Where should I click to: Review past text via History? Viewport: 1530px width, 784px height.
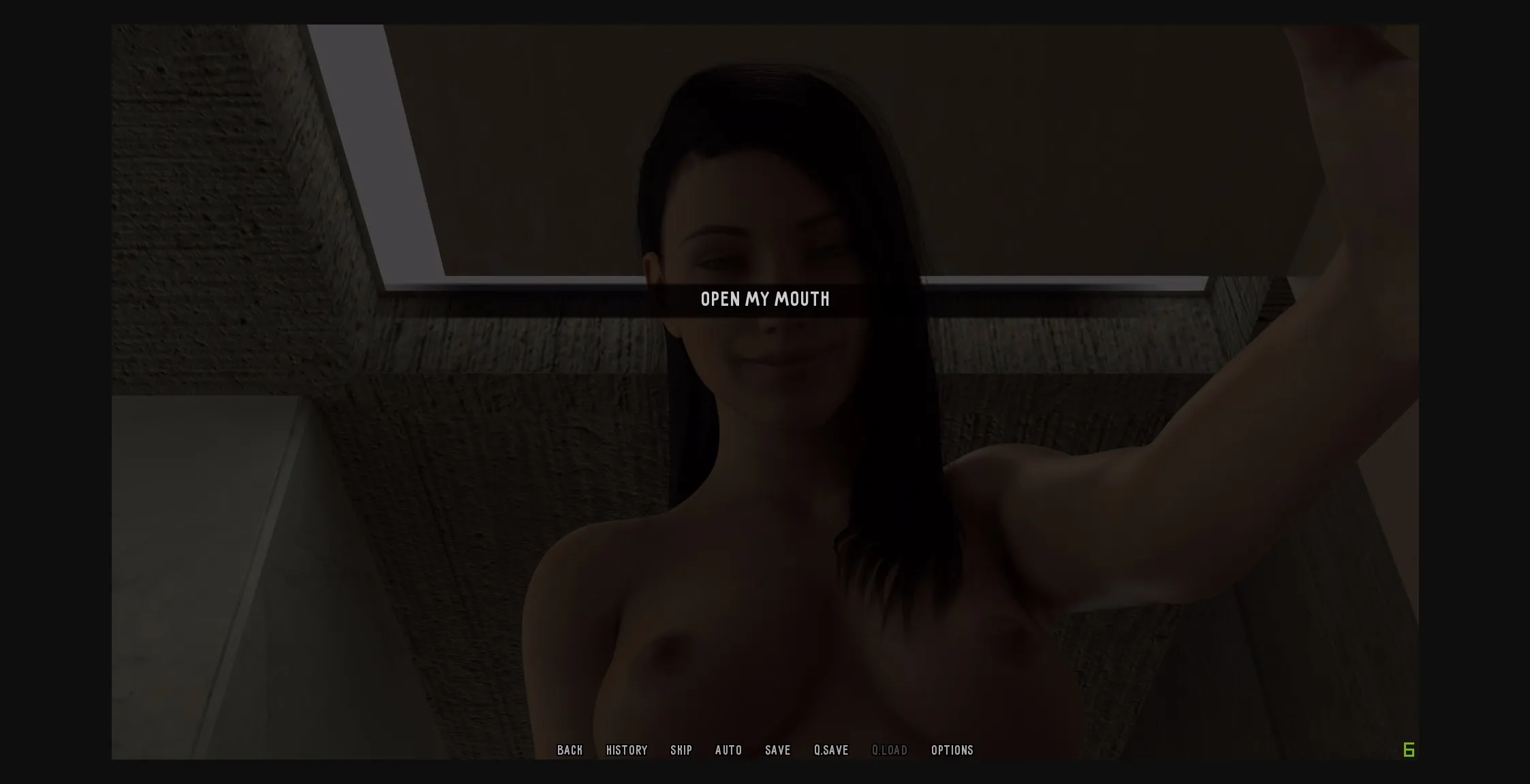point(627,750)
